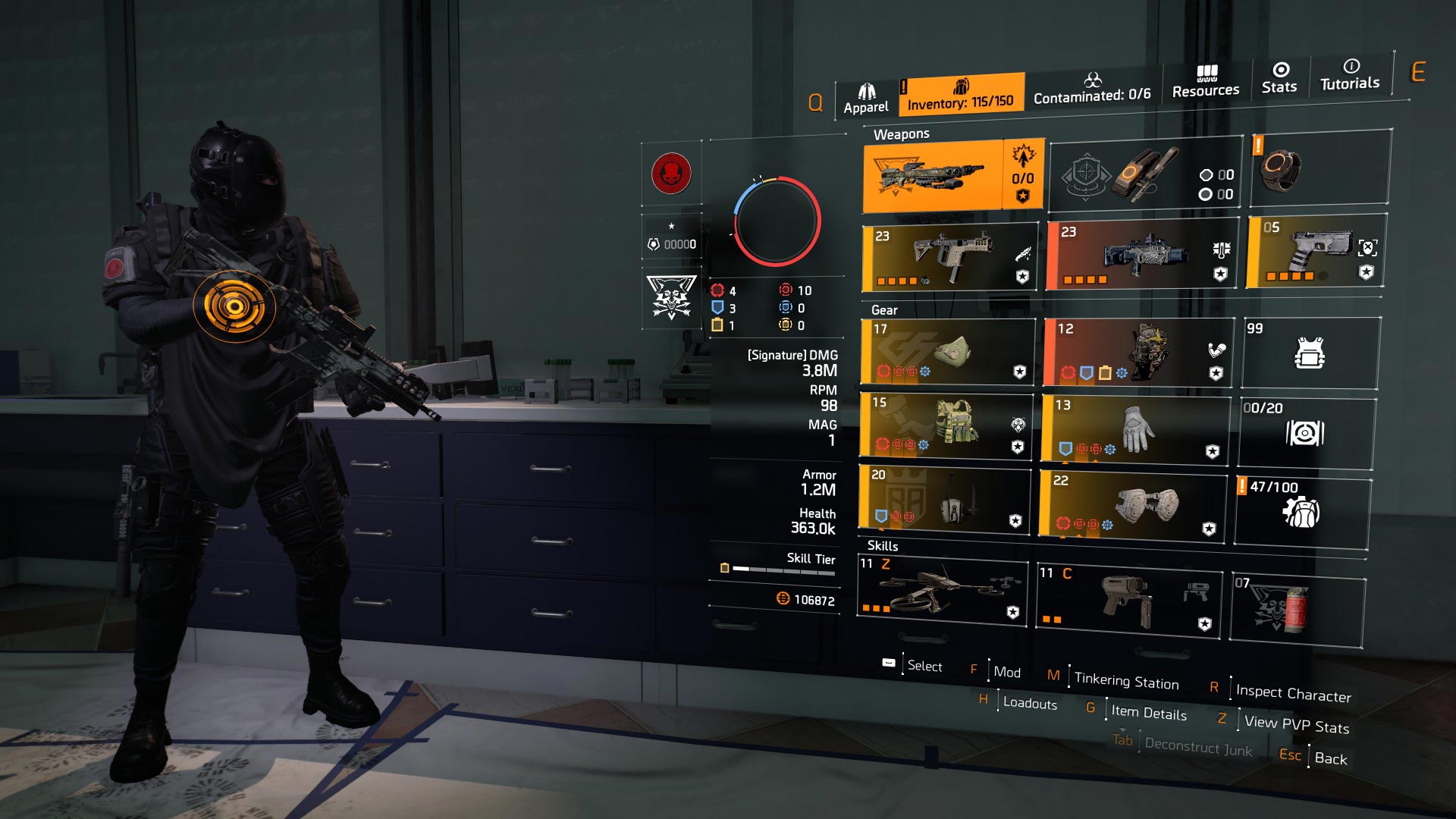Open the wristwatch SHD slot

pos(1319,168)
